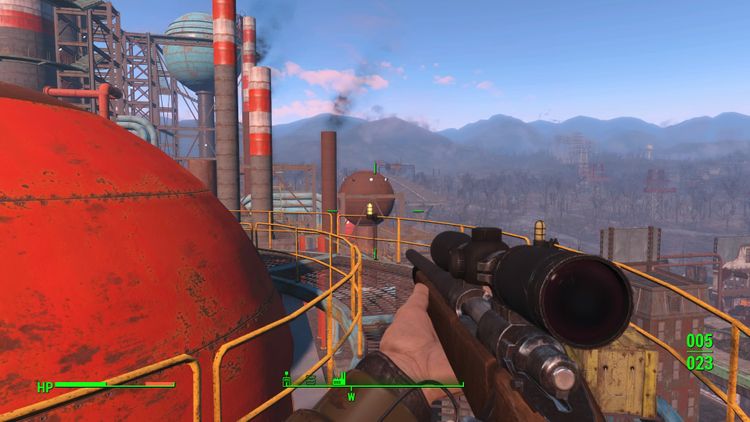Click the faint marker between compass icons

tap(310, 380)
